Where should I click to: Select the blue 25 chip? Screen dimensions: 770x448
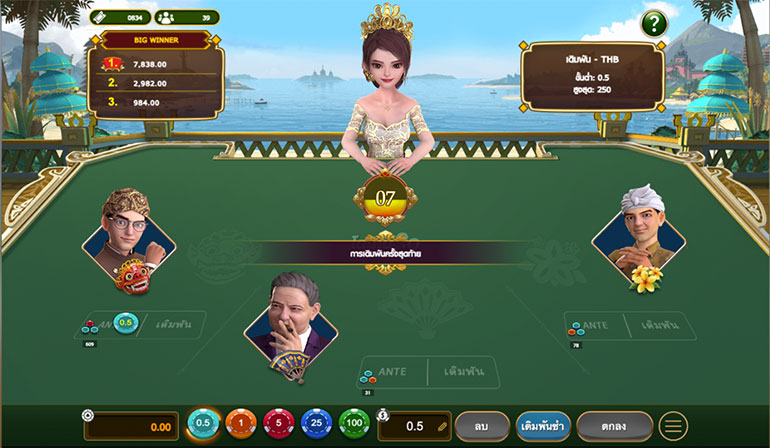pos(317,425)
